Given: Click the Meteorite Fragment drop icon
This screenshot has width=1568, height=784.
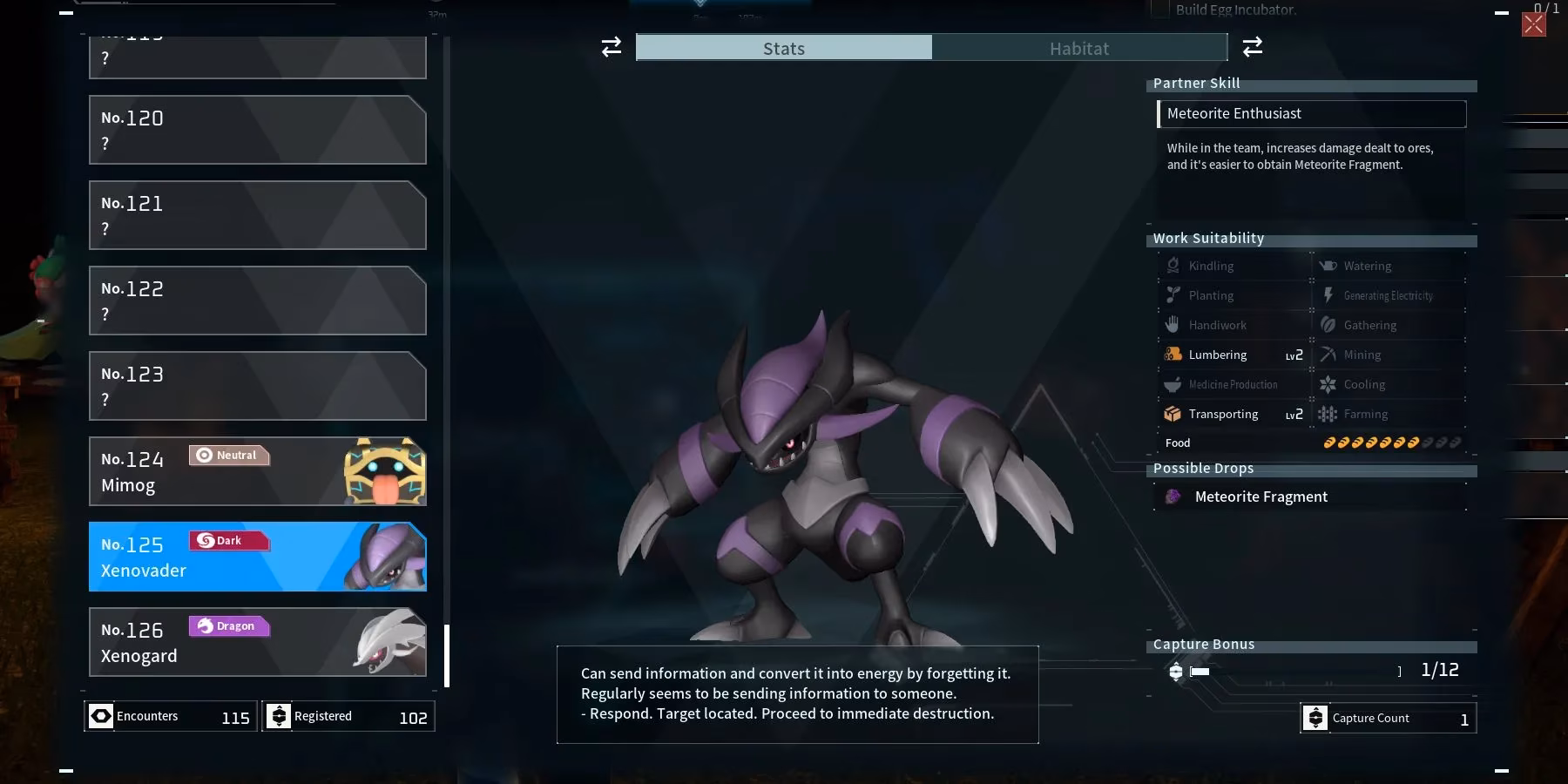Looking at the screenshot, I should pos(1174,497).
